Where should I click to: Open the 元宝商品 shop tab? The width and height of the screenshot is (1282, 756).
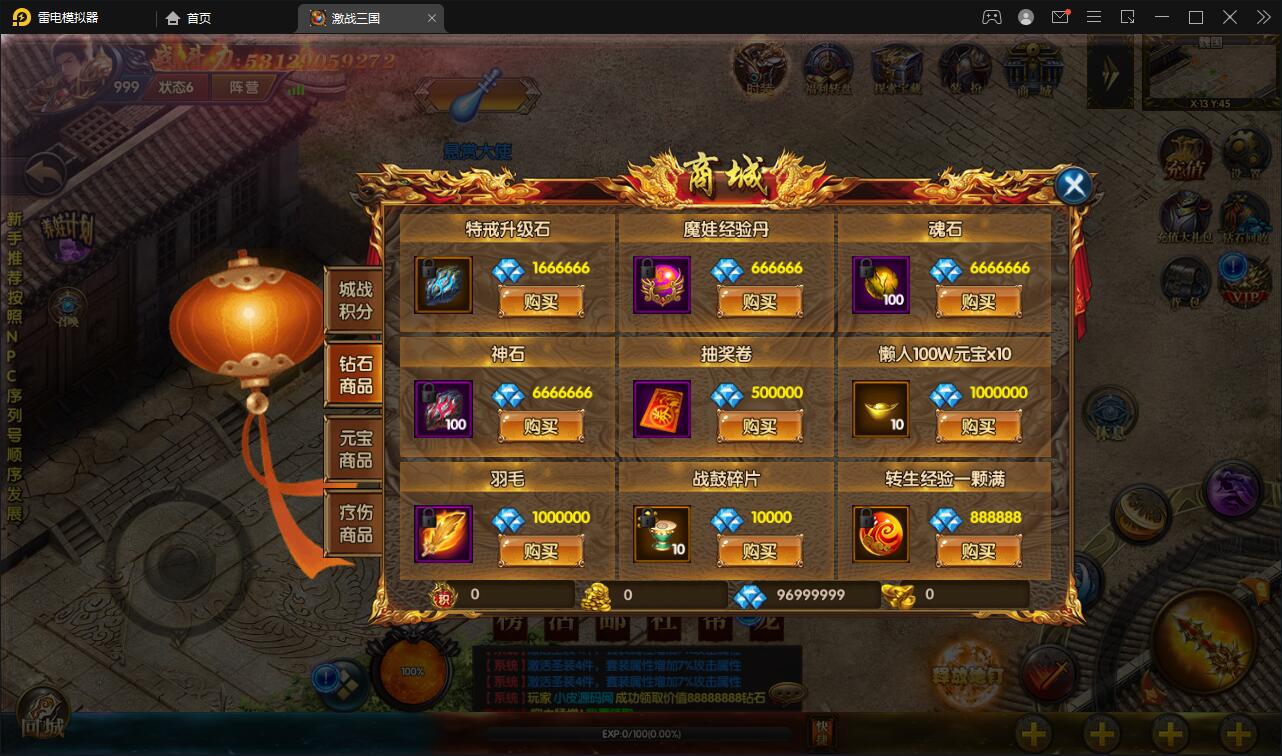[x=355, y=449]
